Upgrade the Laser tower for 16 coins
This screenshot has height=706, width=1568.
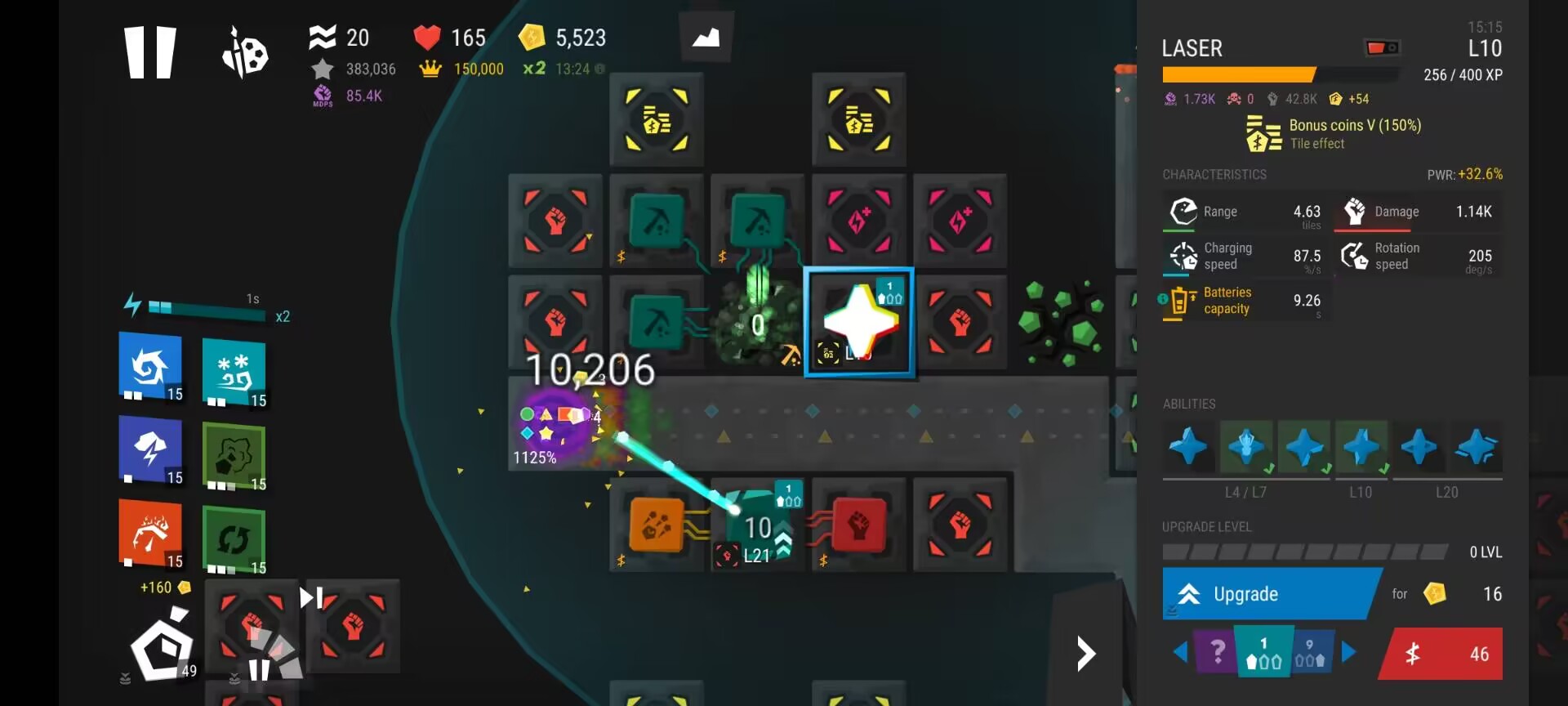click(x=1271, y=594)
